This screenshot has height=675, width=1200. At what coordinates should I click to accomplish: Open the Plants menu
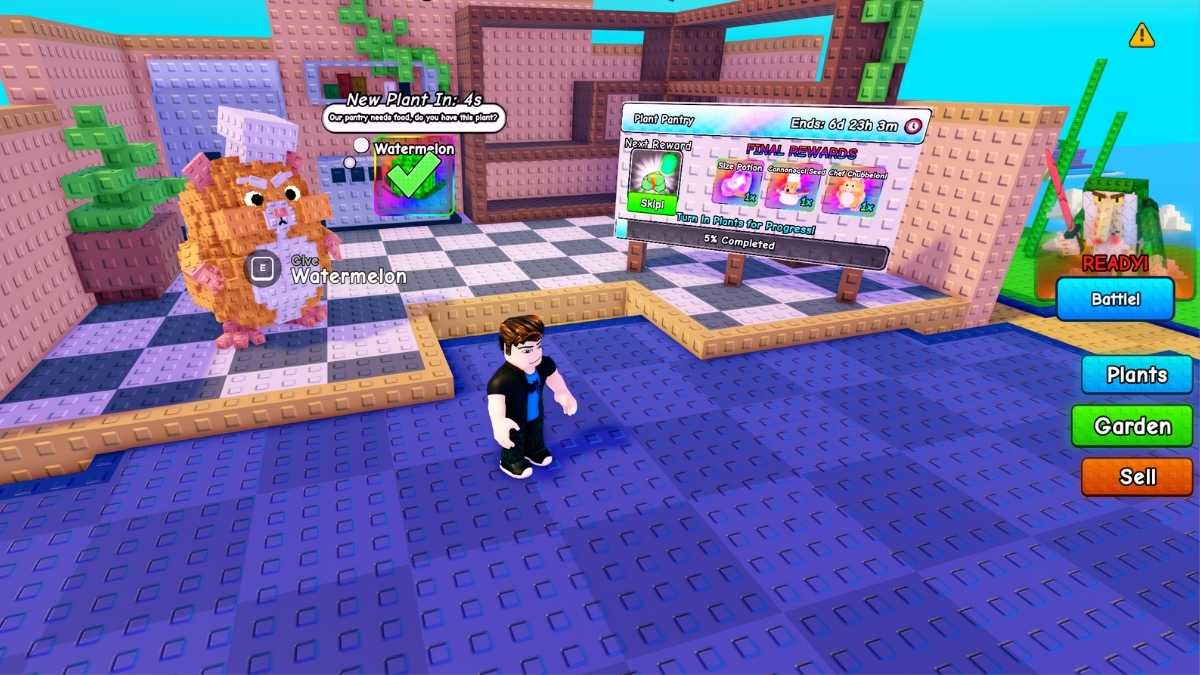pyautogui.click(x=1137, y=375)
